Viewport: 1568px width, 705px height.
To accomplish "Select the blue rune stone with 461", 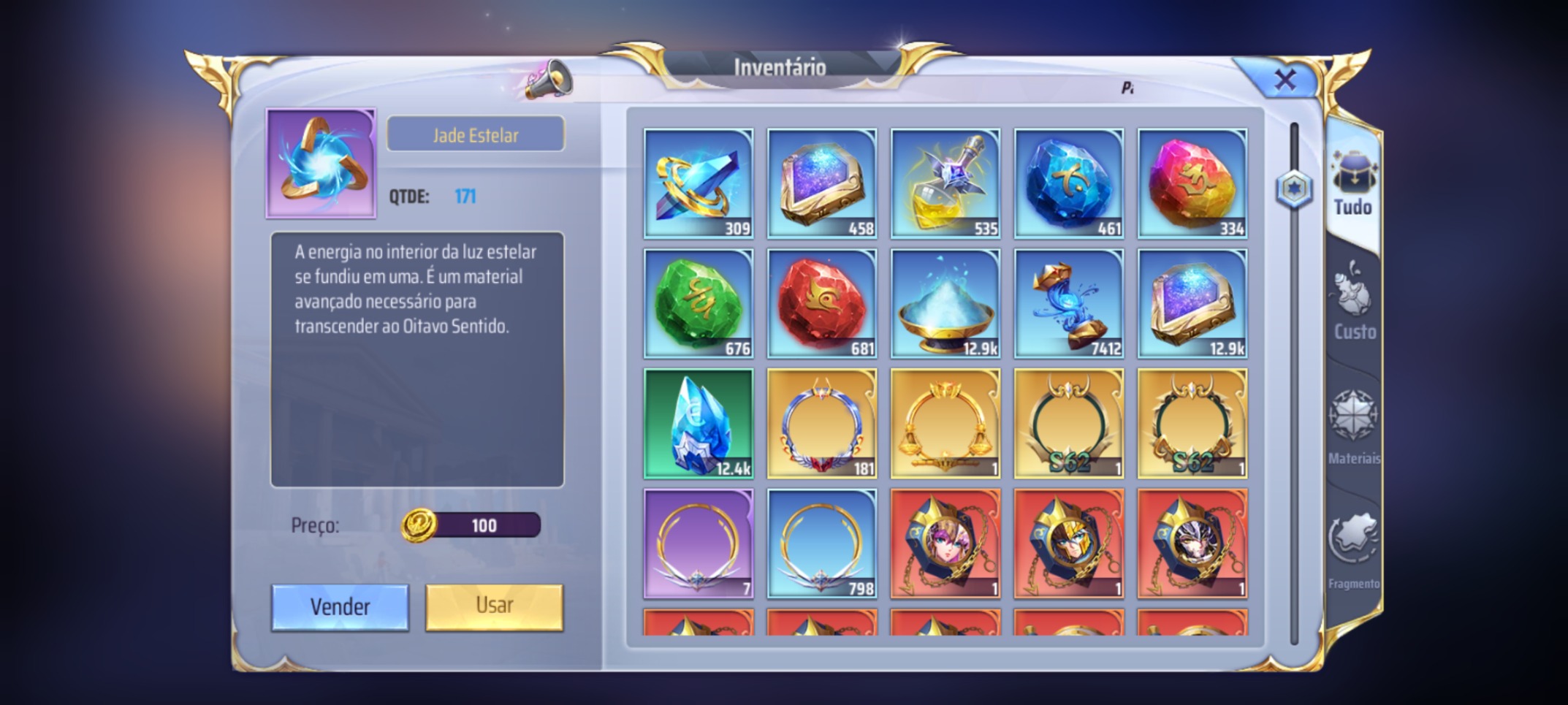I will (1069, 183).
